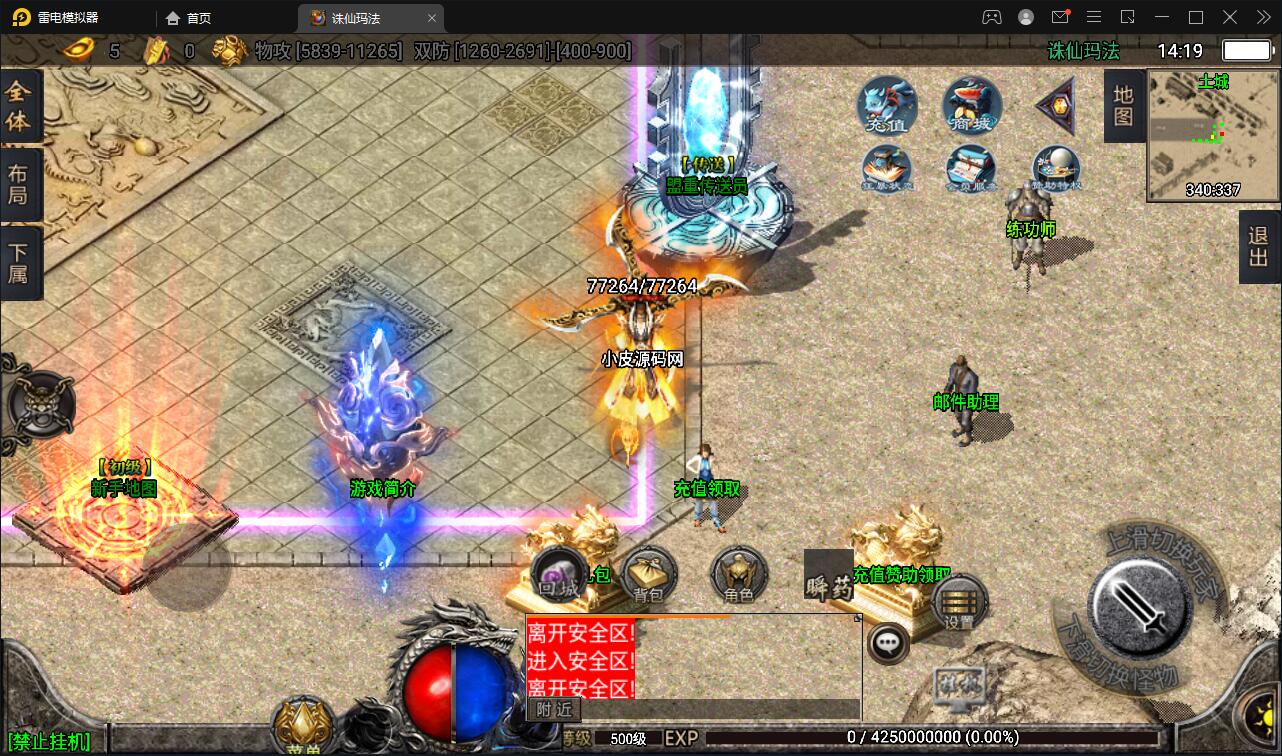The height and width of the screenshot is (756, 1282).
Task: Click the 退出 exit button
Action: [x=1259, y=248]
